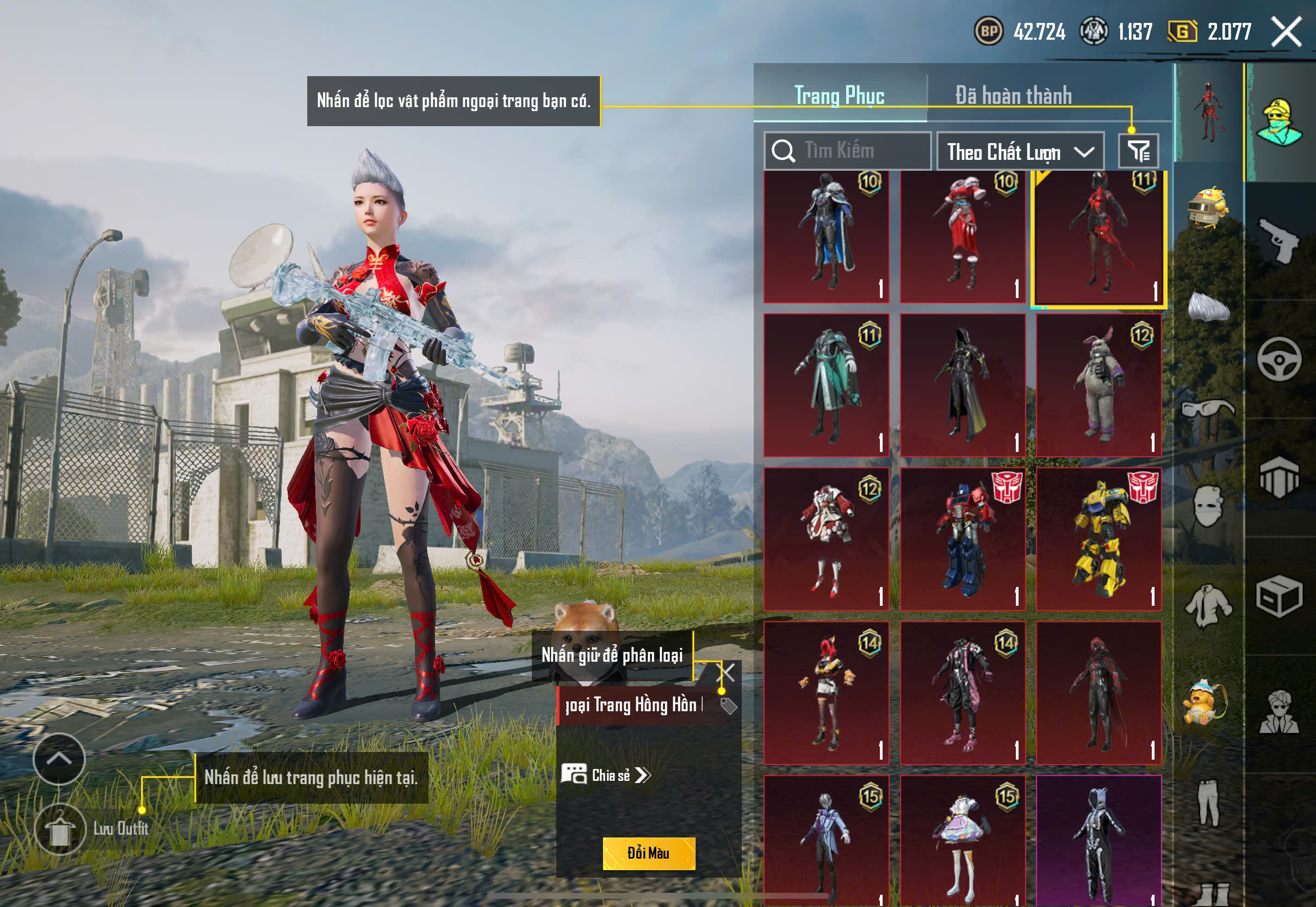
Task: Toggle the owned items filter button
Action: pos(1138,151)
